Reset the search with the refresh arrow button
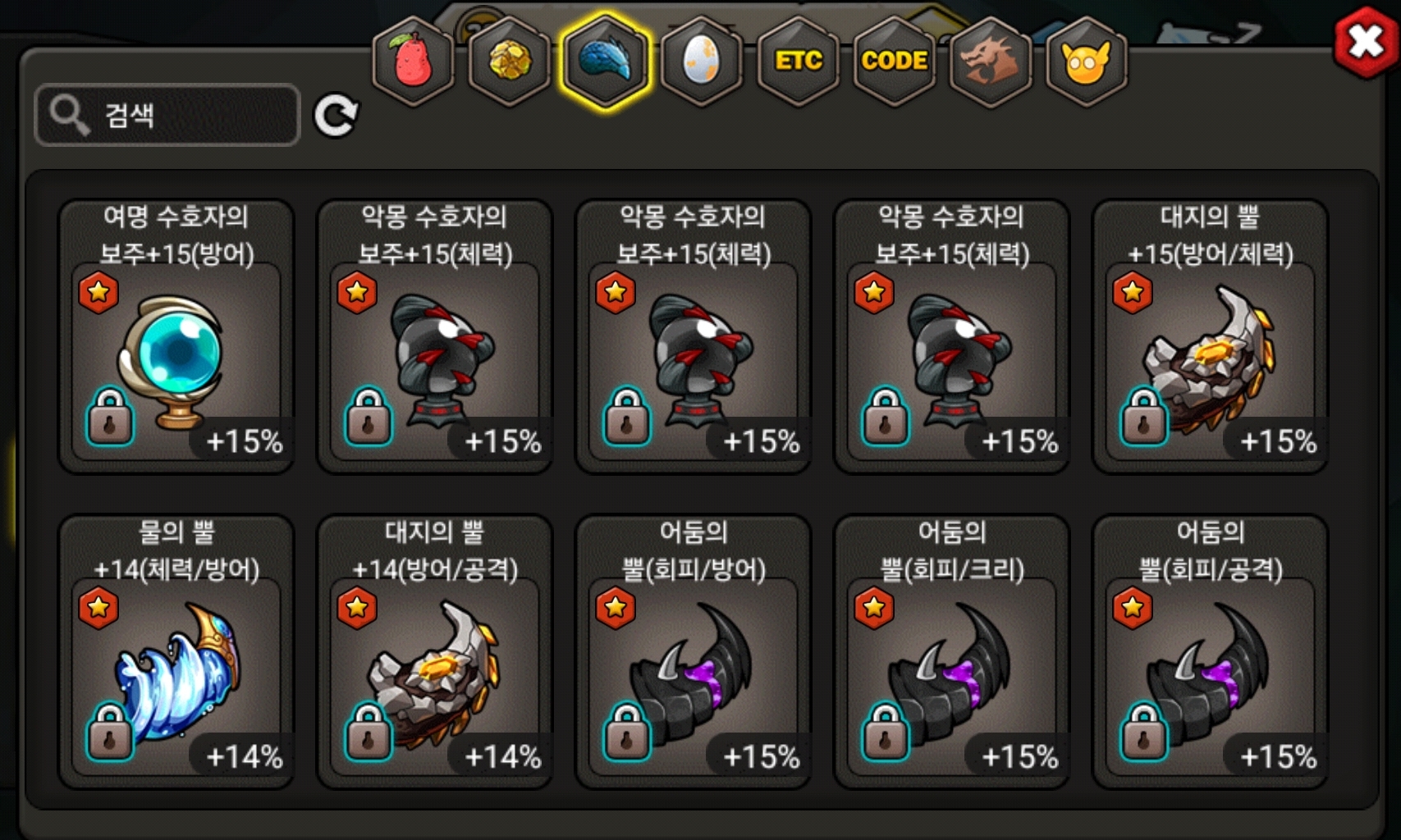This screenshot has height=840, width=1401. pyautogui.click(x=336, y=116)
